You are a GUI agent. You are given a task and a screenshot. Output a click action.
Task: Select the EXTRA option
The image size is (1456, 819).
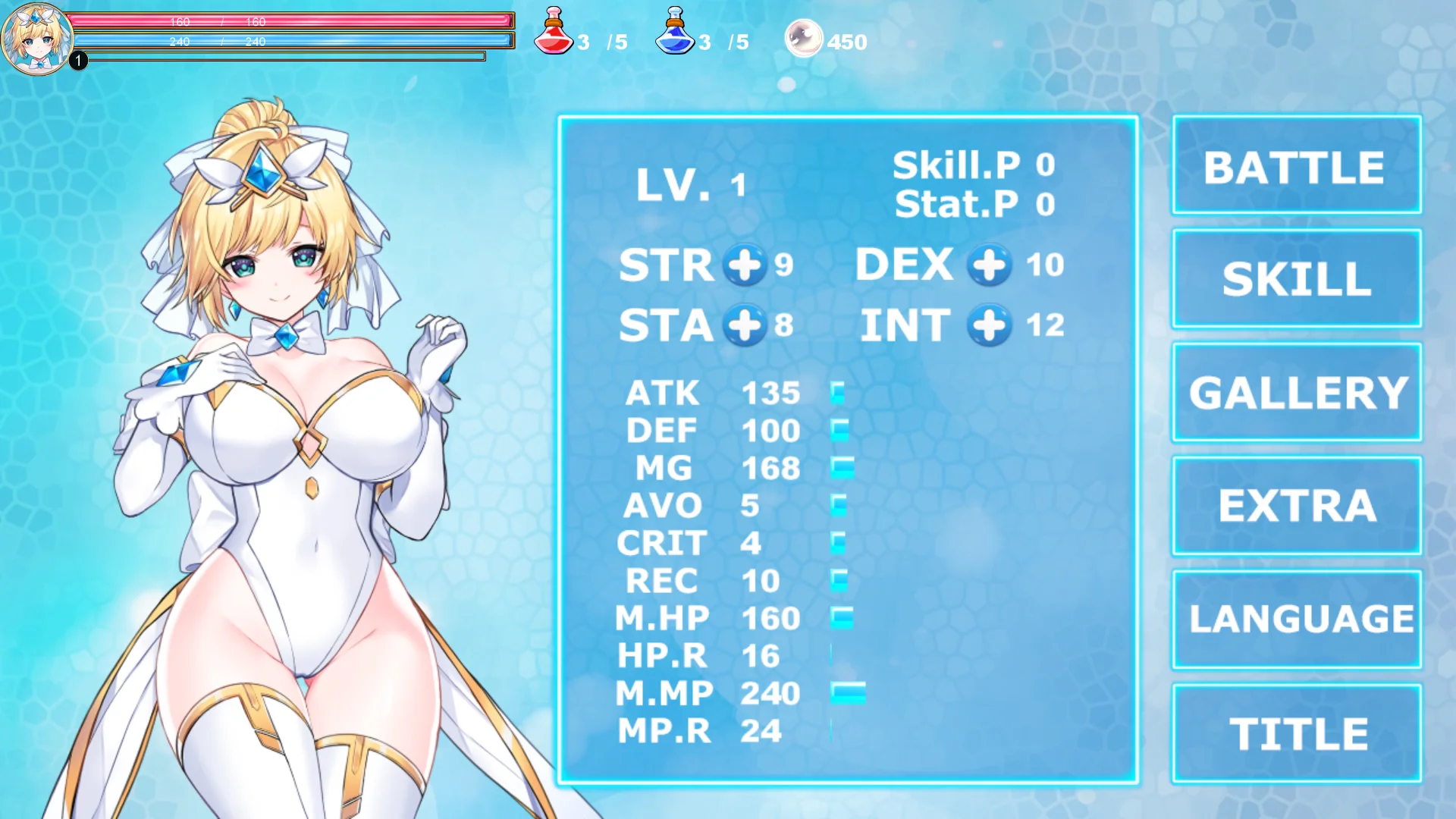[1296, 506]
